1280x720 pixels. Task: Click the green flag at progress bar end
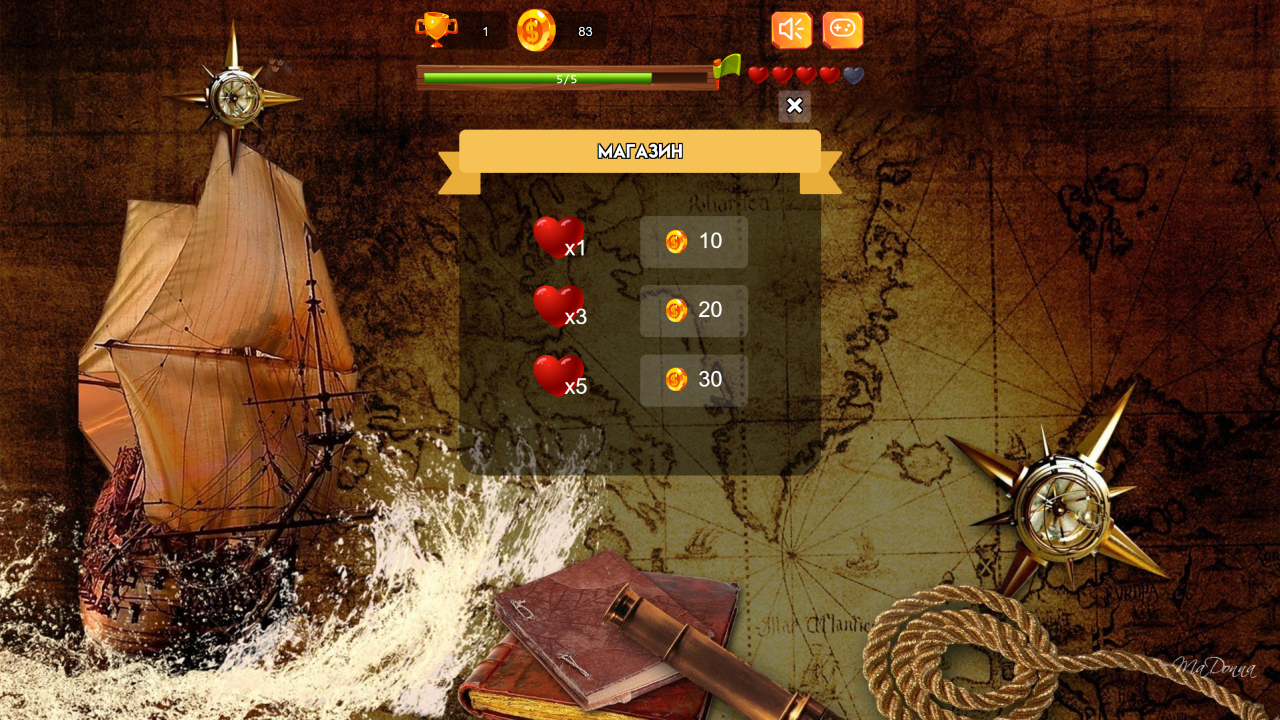[x=727, y=68]
